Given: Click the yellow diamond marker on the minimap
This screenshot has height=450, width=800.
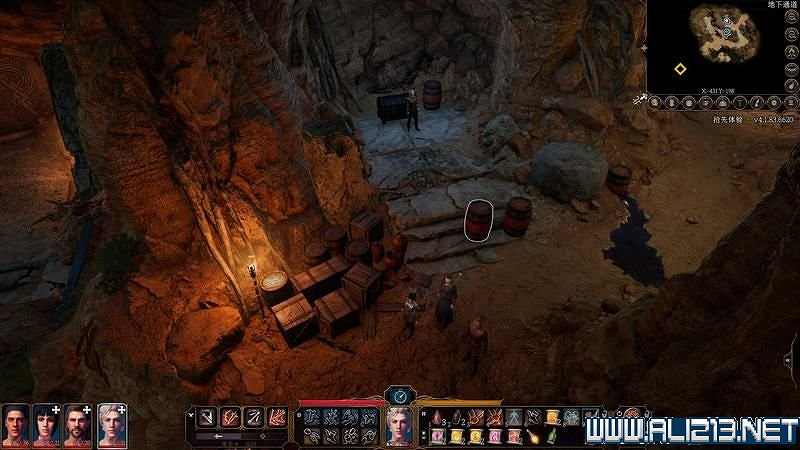Looking at the screenshot, I should tap(680, 69).
